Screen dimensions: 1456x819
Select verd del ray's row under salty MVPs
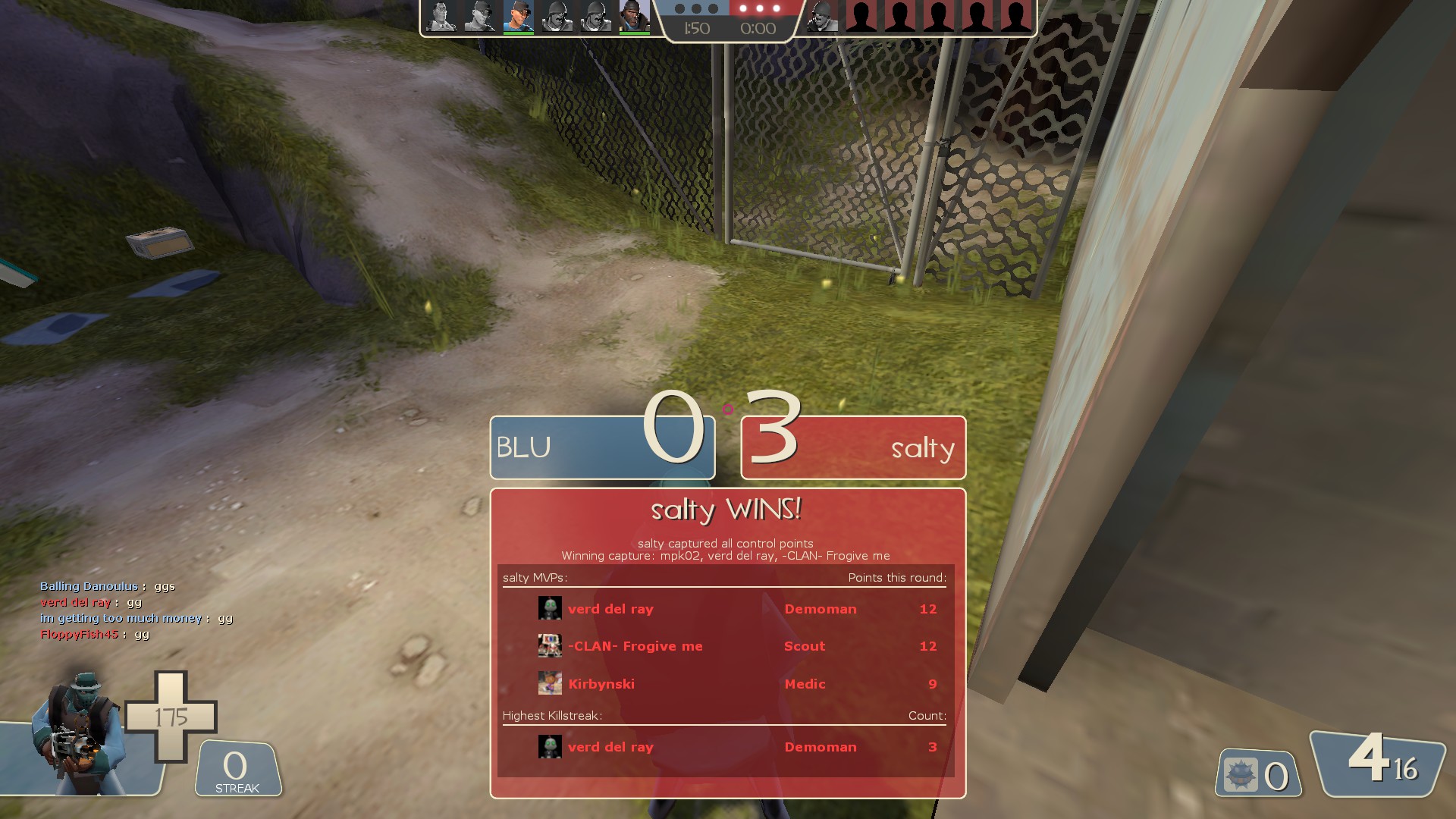(725, 609)
